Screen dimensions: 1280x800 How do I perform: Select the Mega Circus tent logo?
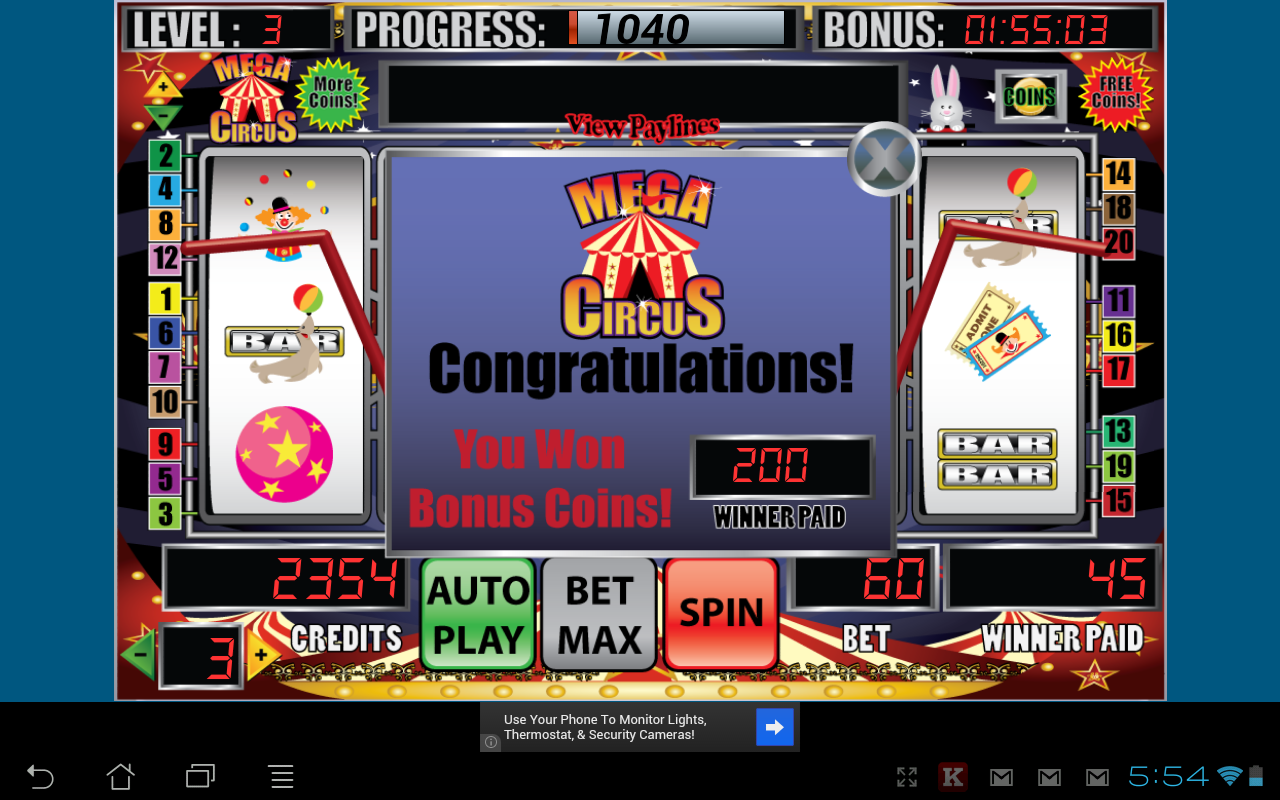[254, 100]
